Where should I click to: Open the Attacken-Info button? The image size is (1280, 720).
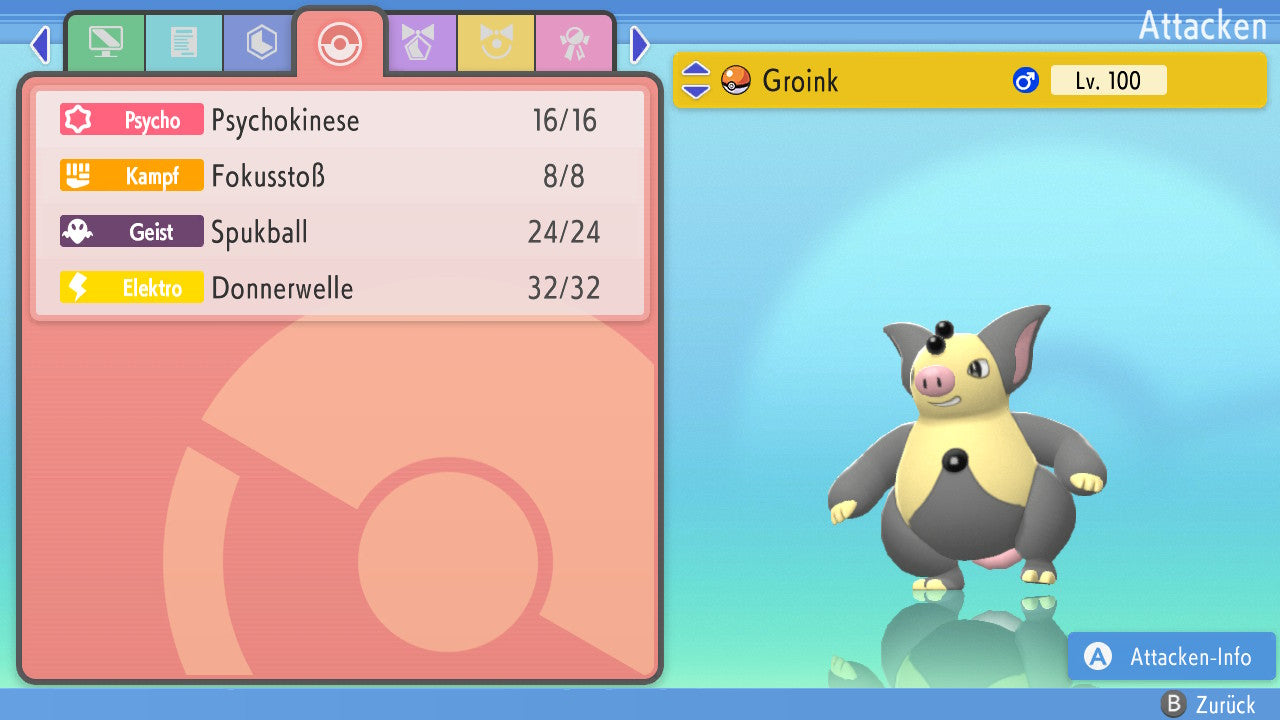tap(1171, 657)
